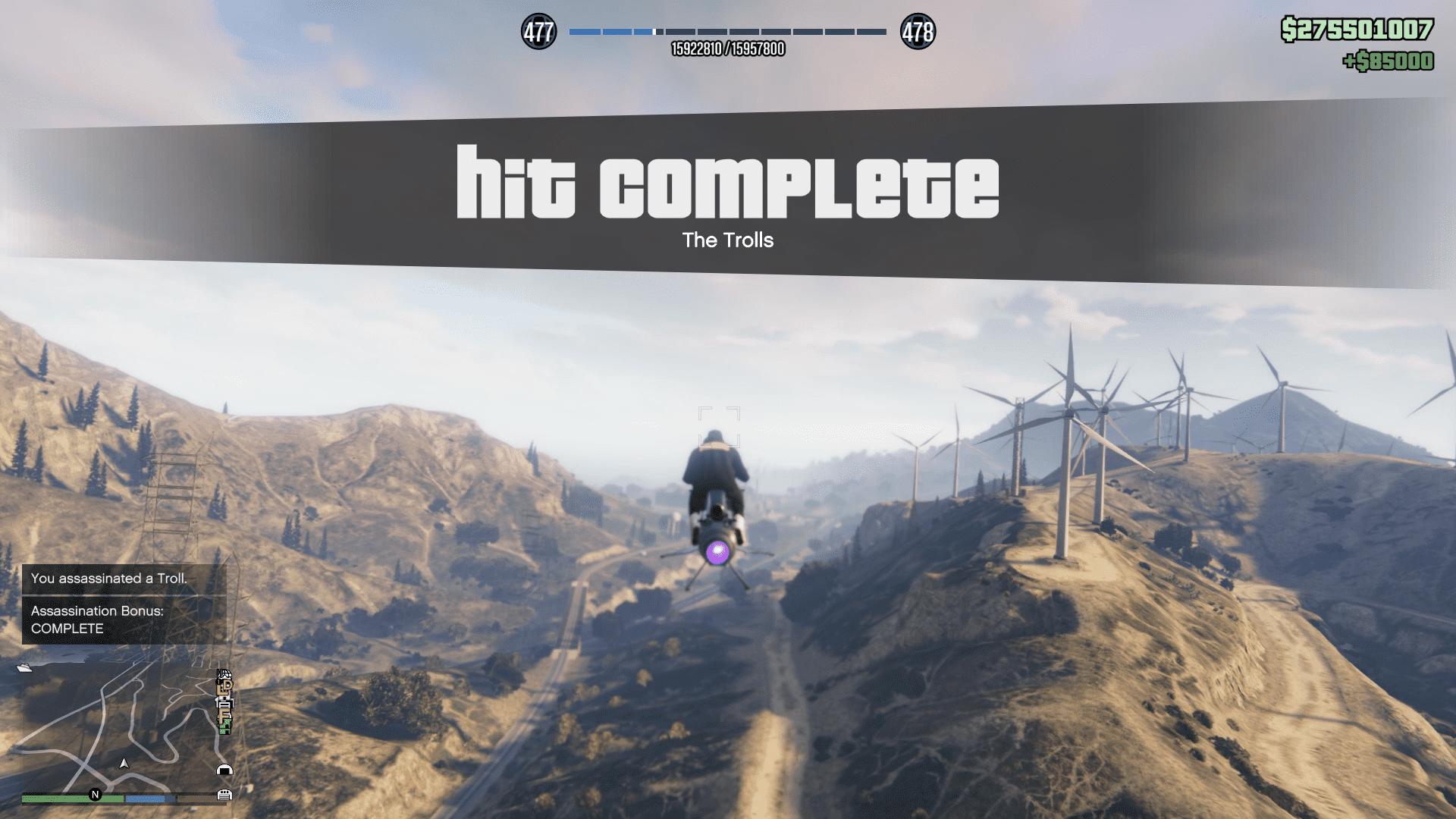This screenshot has width=1456, height=819.
Task: Click the Assassination Bonus notification
Action: [x=124, y=620]
